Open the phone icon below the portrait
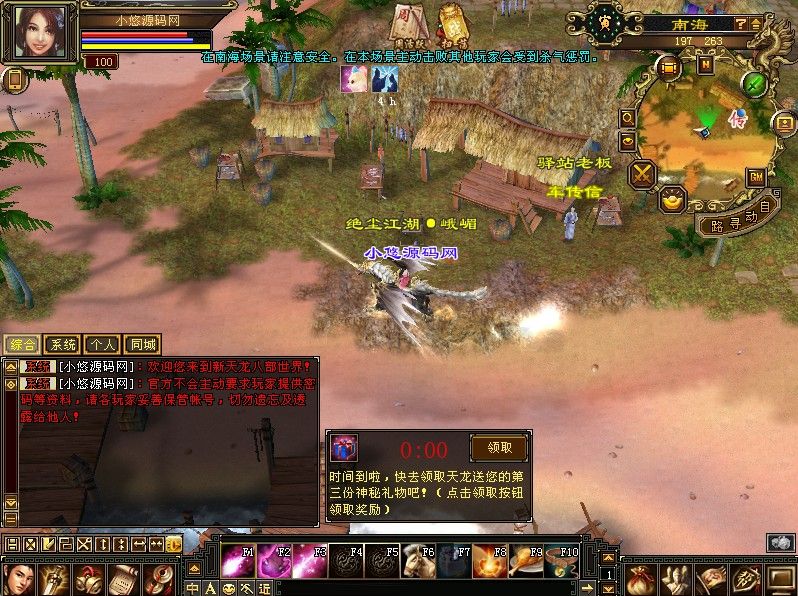This screenshot has width=798, height=596. coord(14,80)
